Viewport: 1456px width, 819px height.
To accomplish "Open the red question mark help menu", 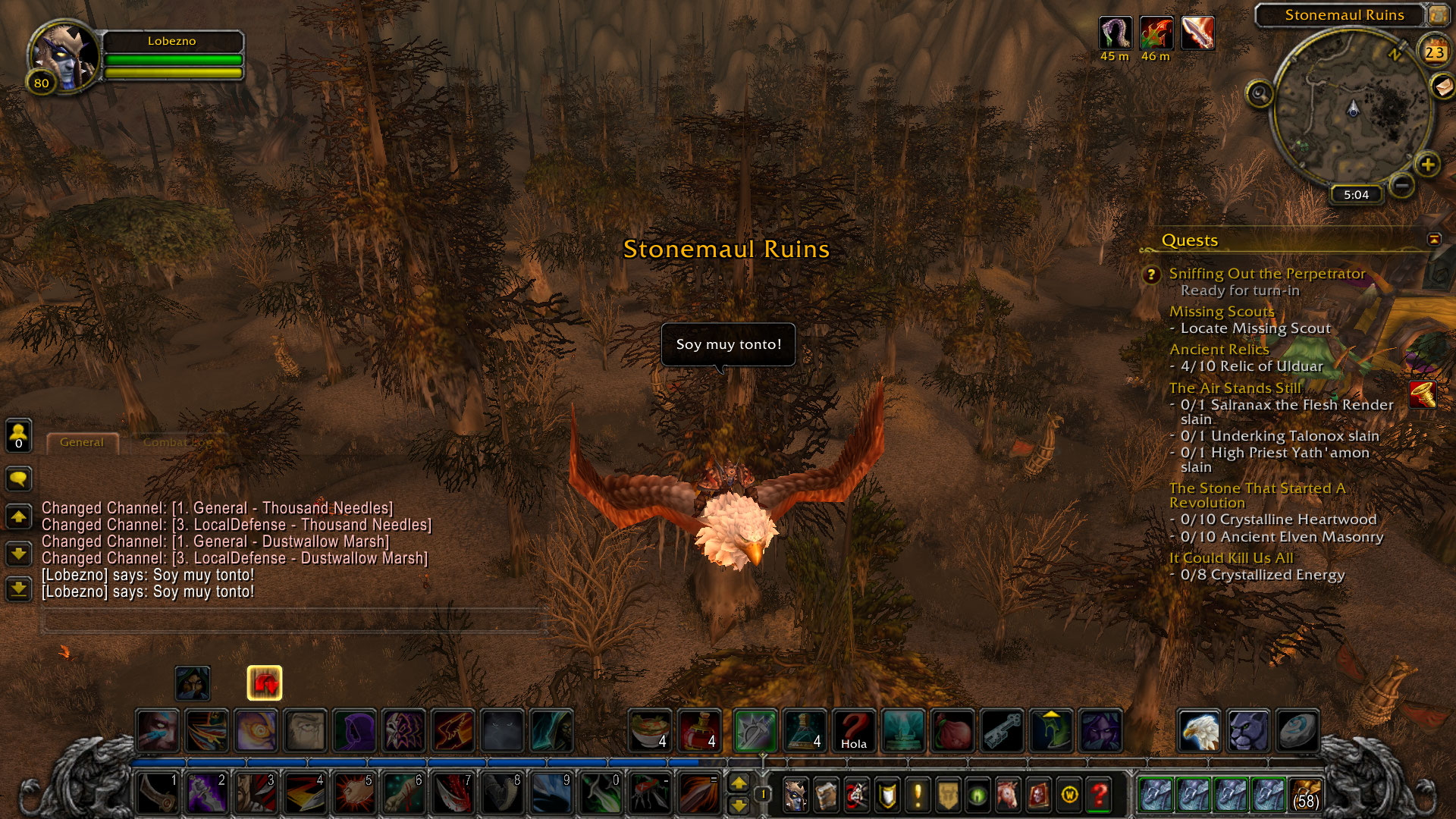I will pyautogui.click(x=1099, y=795).
